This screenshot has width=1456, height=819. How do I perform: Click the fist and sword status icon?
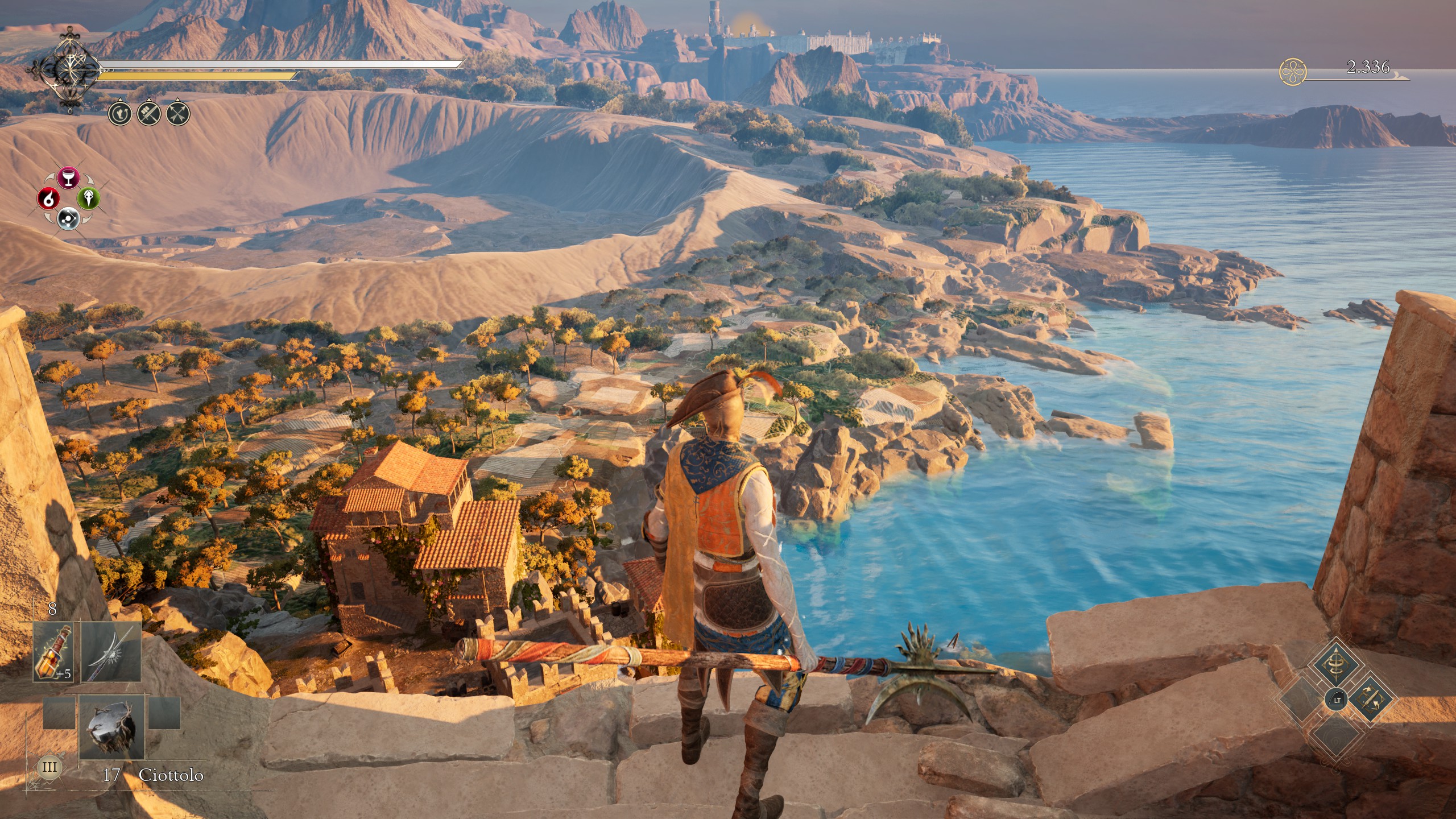click(x=148, y=114)
